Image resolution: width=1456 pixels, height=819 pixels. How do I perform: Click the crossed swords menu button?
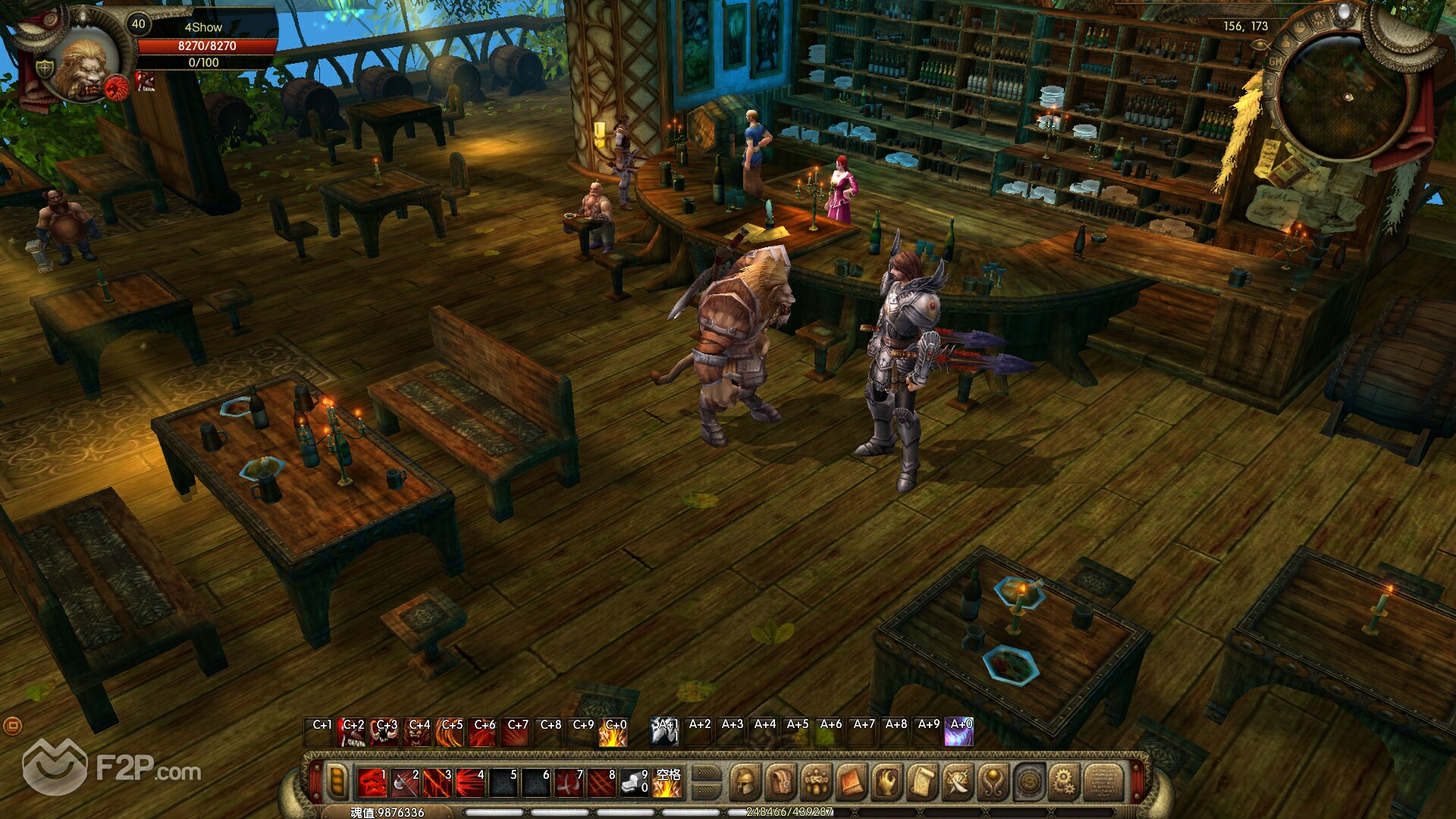[957, 781]
